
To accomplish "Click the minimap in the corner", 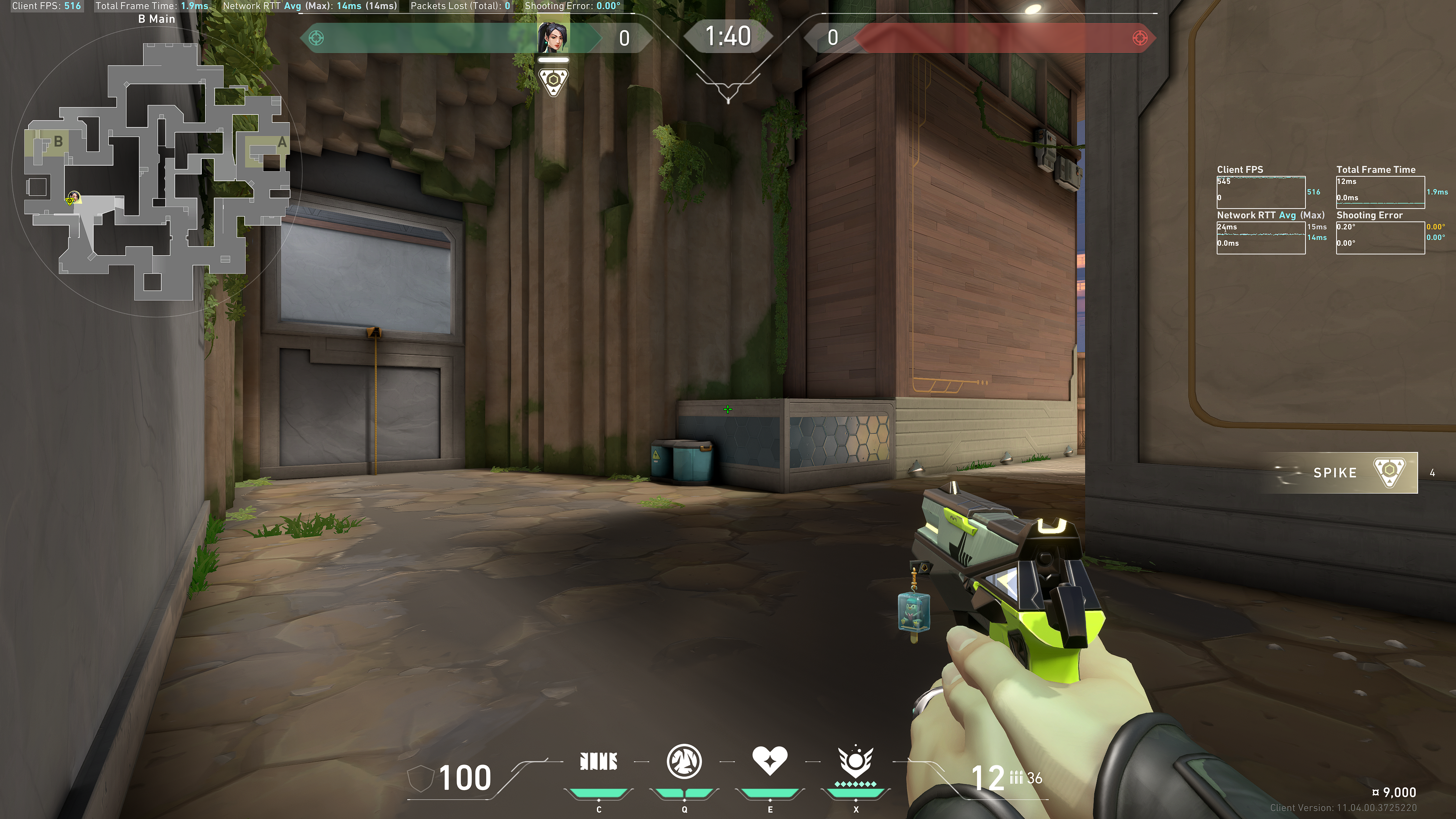I will click(157, 169).
